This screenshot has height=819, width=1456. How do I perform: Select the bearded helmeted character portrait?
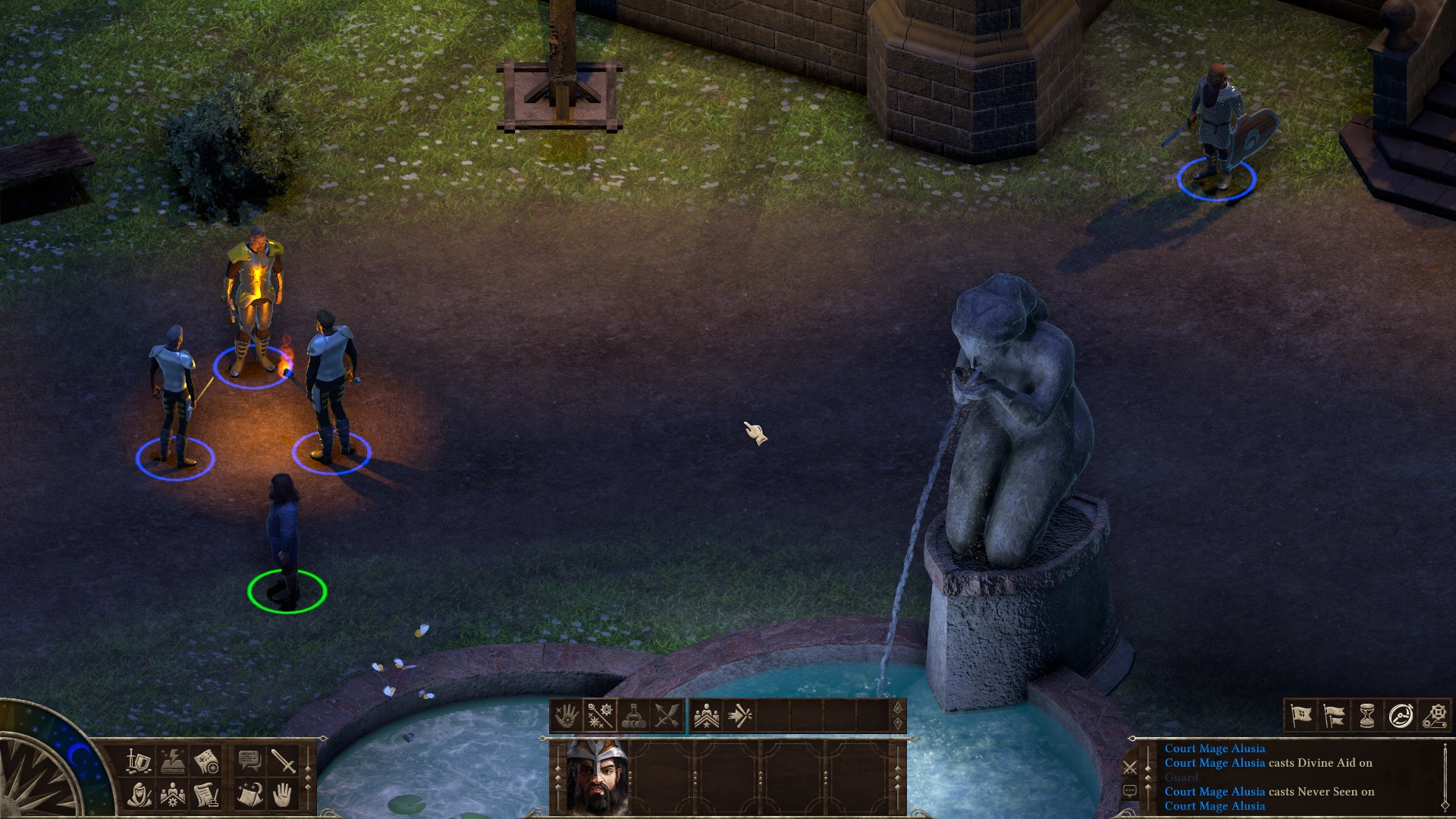597,776
